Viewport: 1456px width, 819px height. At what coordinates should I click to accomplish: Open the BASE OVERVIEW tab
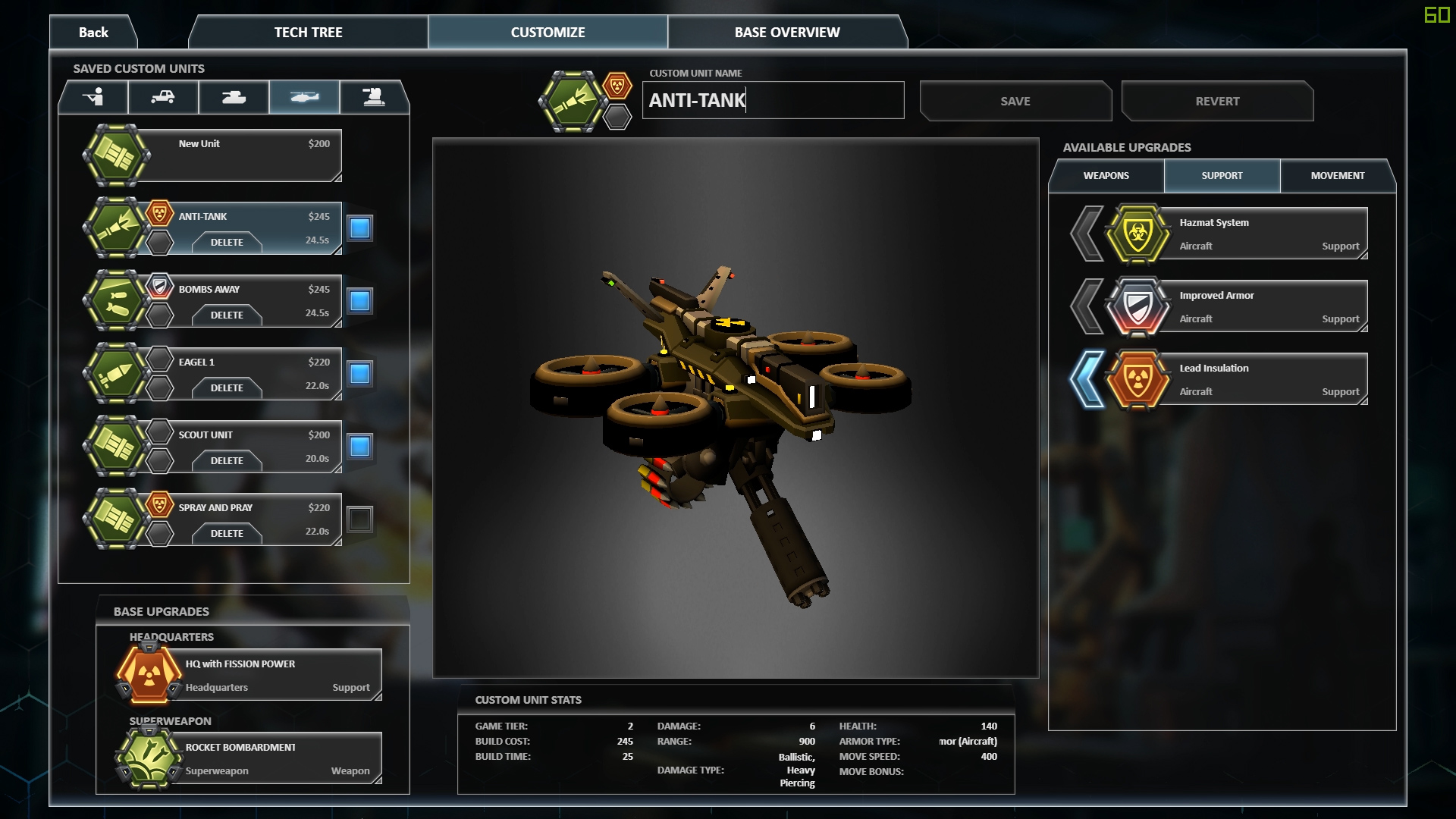(x=787, y=32)
